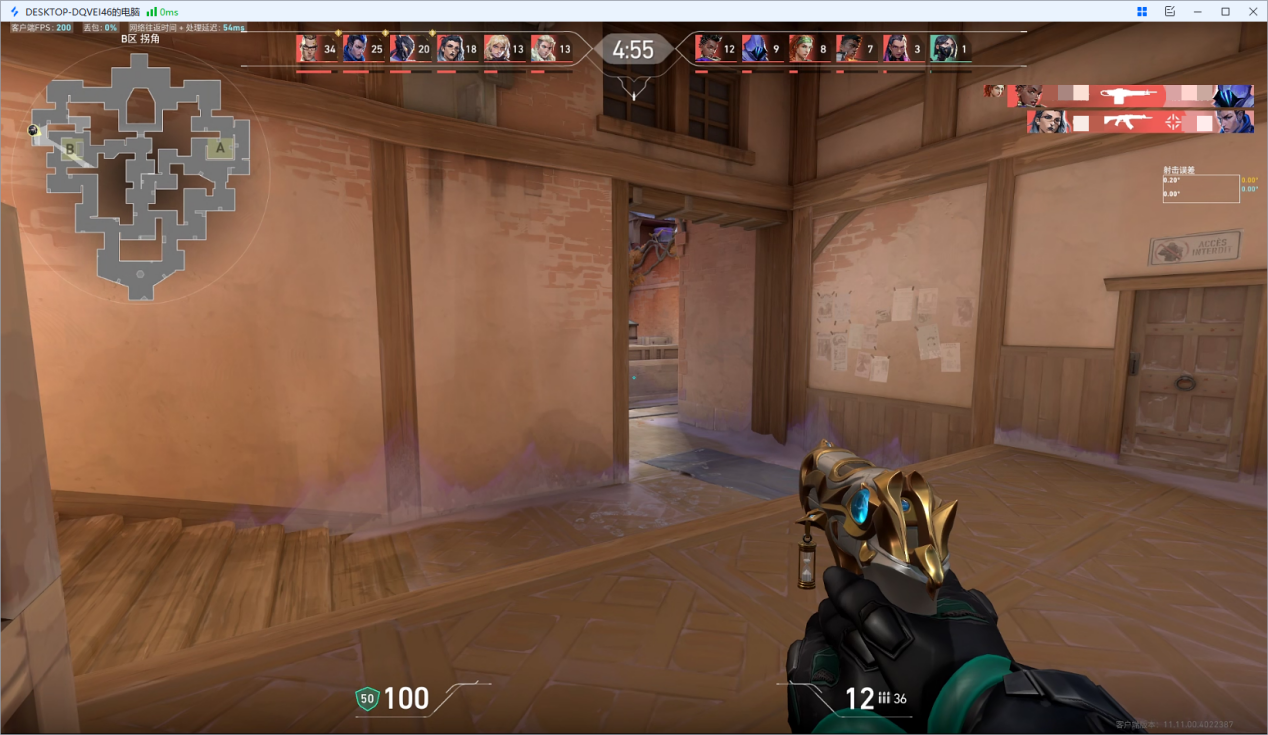Click the masked agent portrait showing 1

[x=943, y=48]
